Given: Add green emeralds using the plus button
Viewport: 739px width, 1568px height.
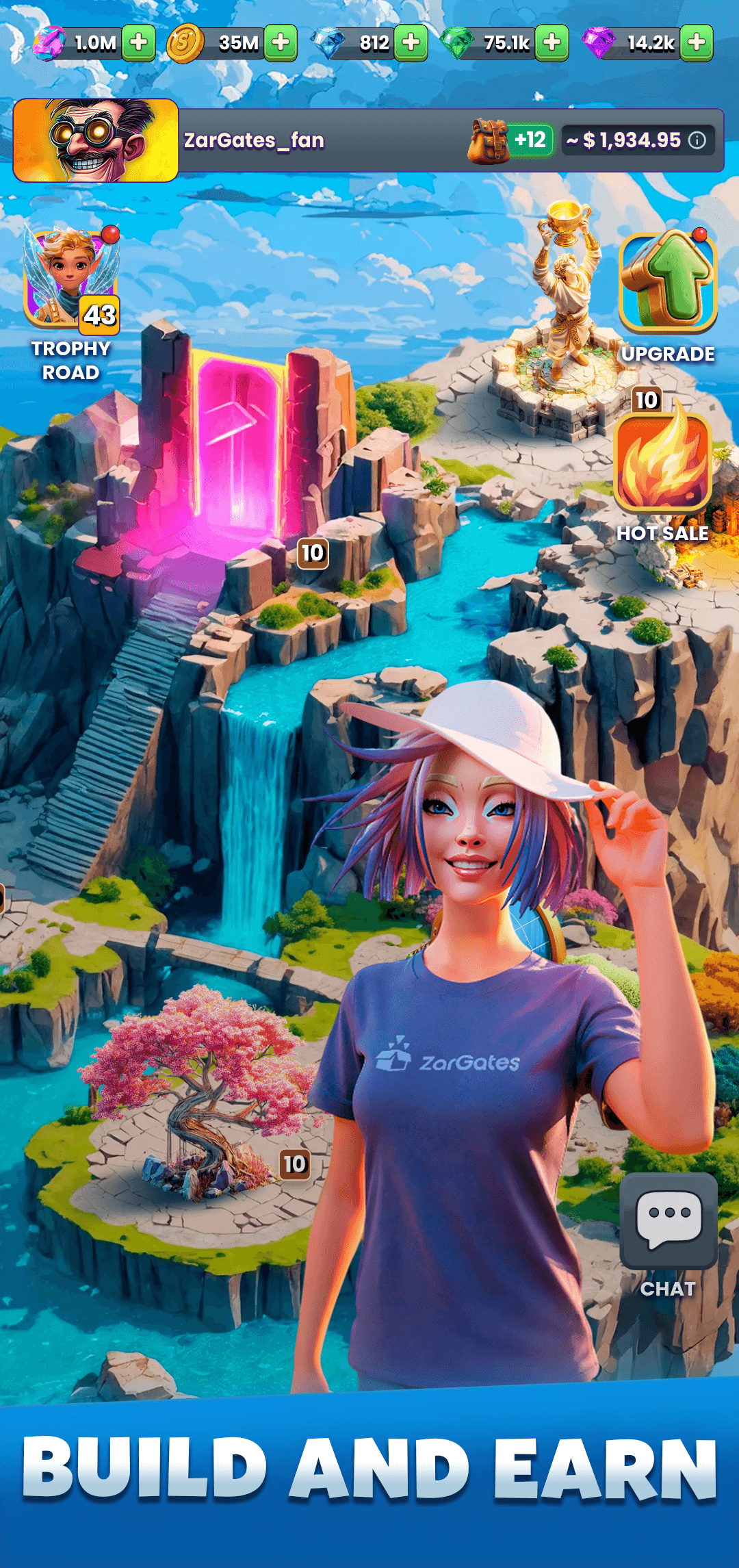Looking at the screenshot, I should pos(552,43).
